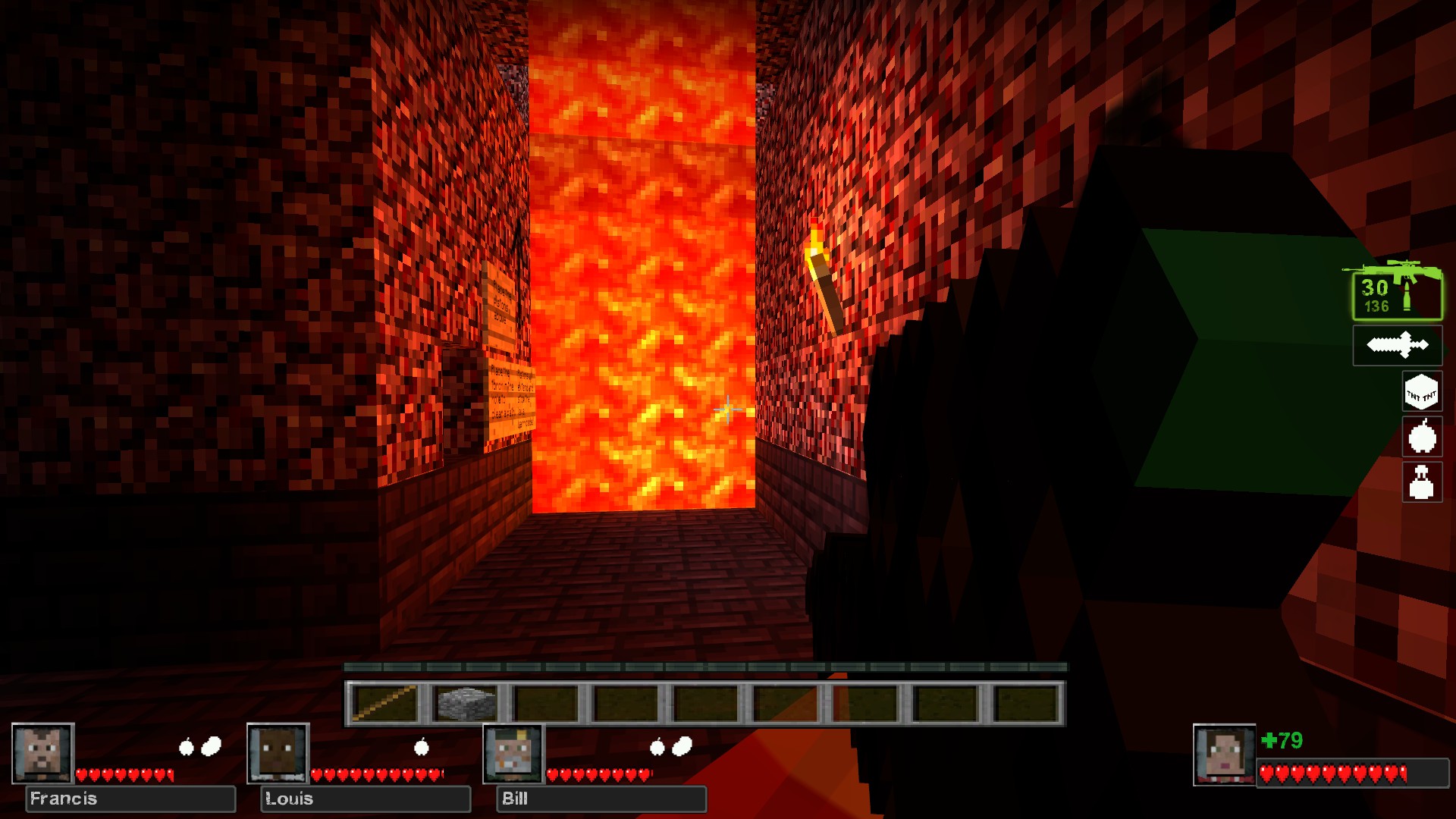Click your own survivor portrait
This screenshot has width=1456, height=819.
1224,755
